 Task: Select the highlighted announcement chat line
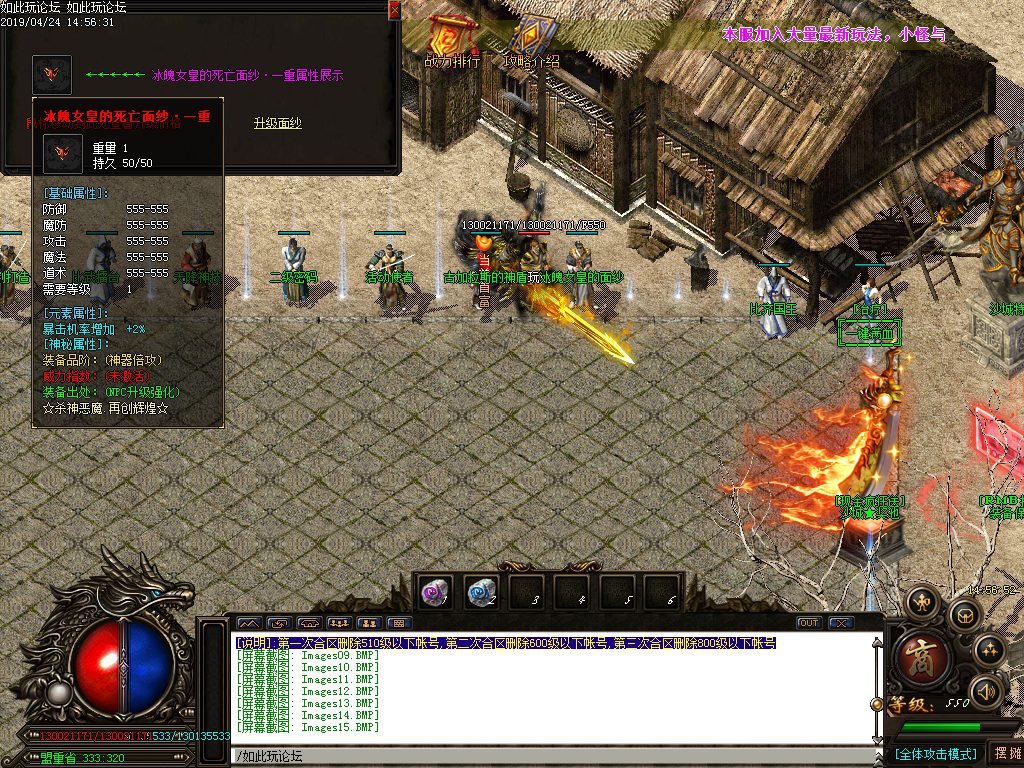[x=506, y=643]
